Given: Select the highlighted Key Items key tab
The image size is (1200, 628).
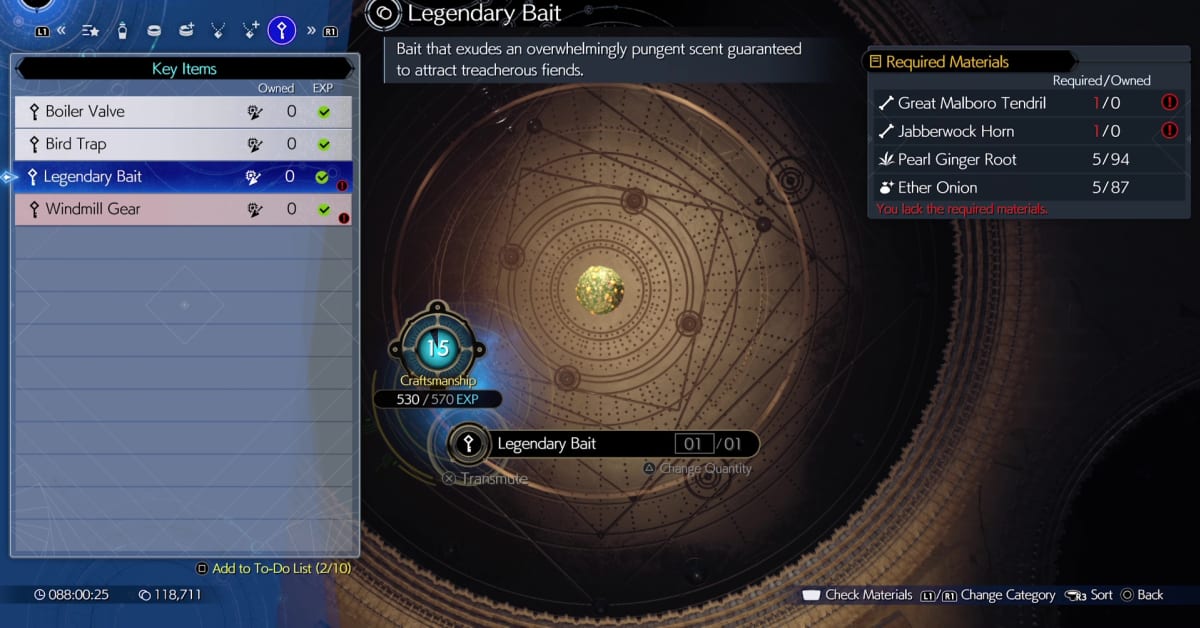Looking at the screenshot, I should coord(282,30).
